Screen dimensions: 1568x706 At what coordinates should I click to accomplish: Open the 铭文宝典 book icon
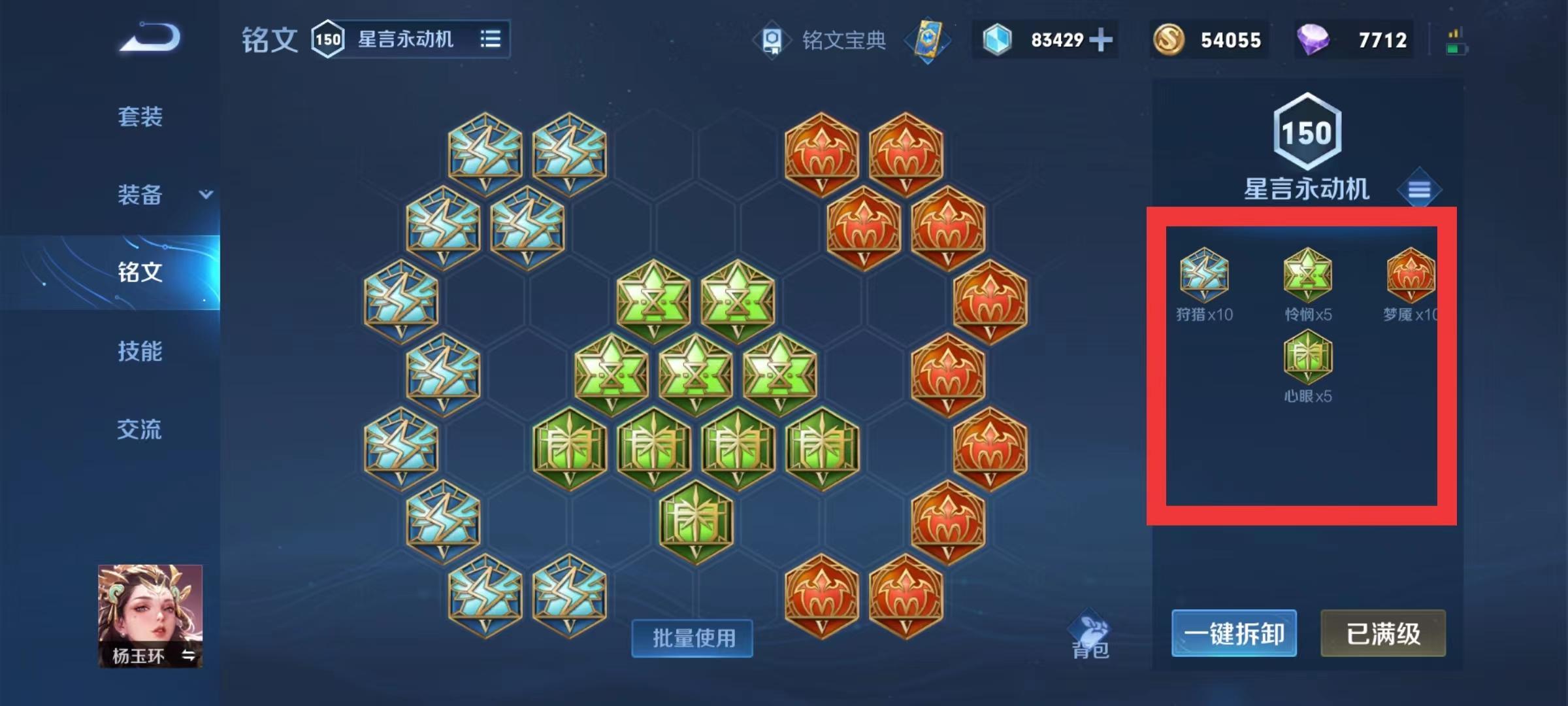773,39
